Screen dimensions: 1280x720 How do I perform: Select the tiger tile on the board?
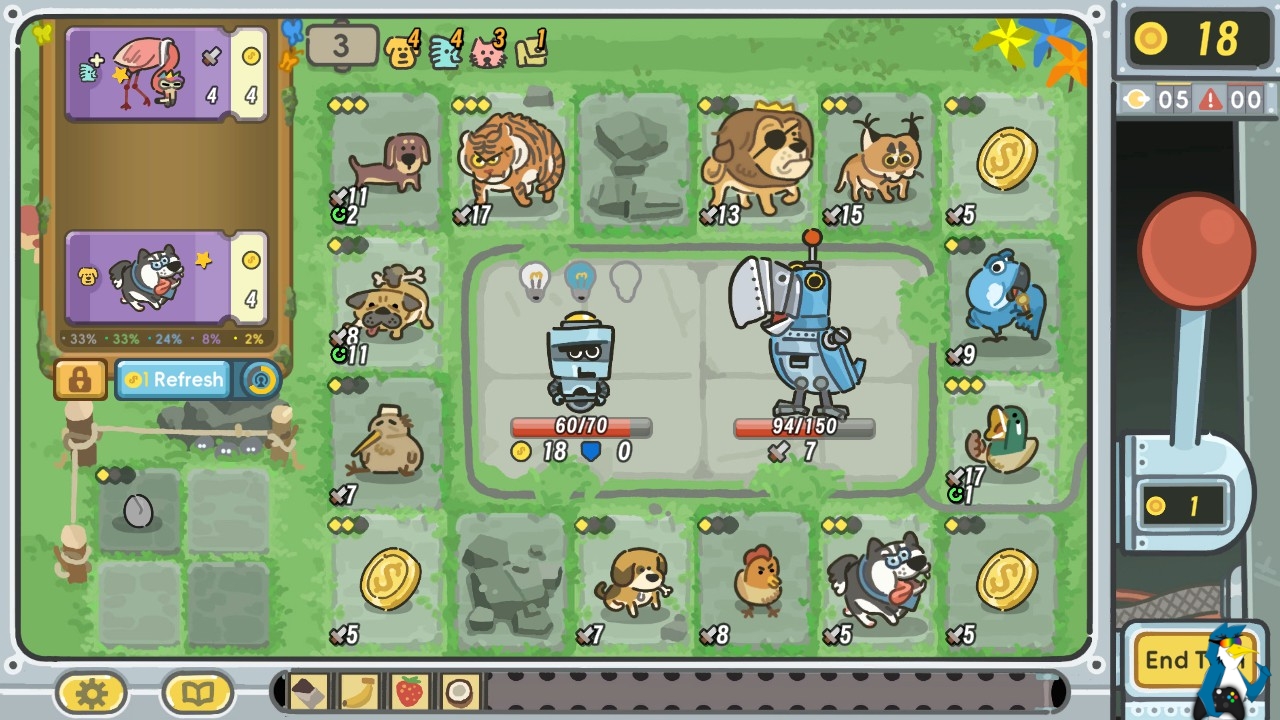click(x=510, y=162)
